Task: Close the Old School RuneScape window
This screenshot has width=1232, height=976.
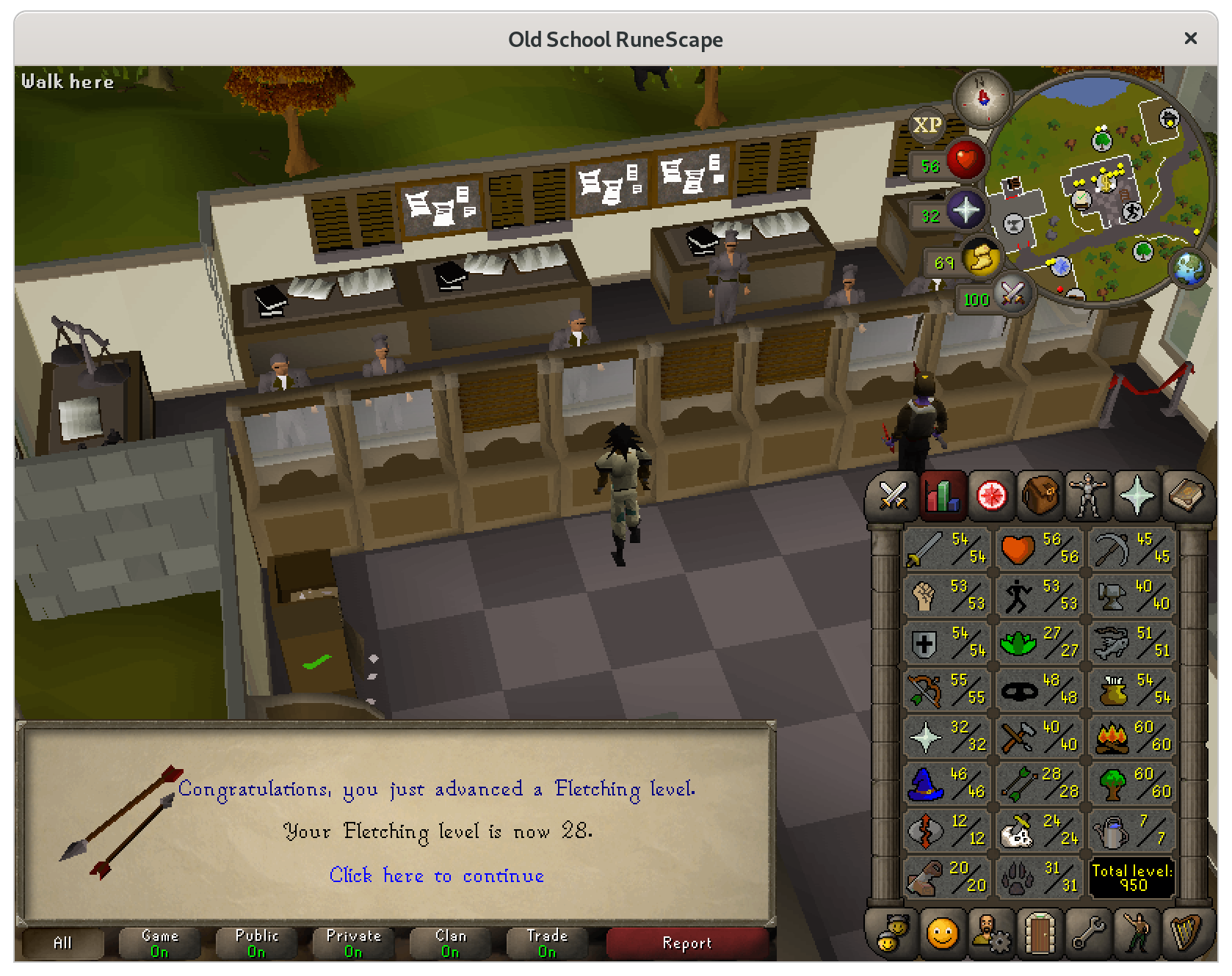Action: (x=1190, y=38)
